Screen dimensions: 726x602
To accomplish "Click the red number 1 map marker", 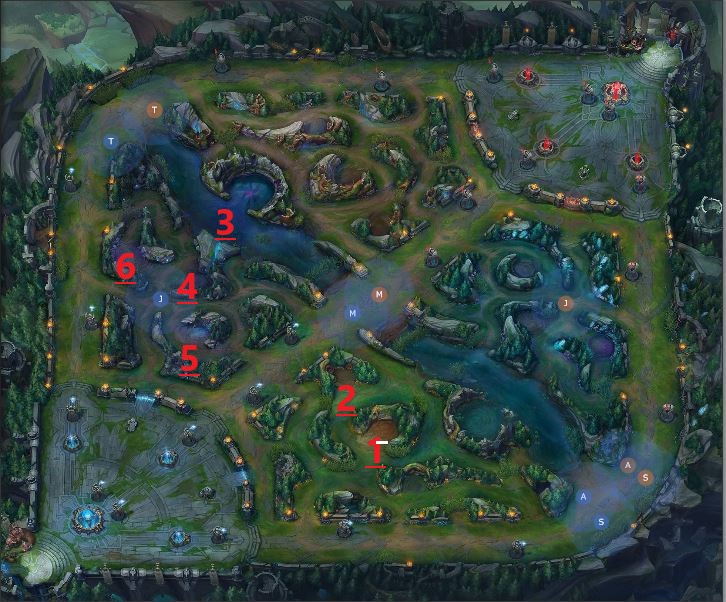I will pos(376,452).
